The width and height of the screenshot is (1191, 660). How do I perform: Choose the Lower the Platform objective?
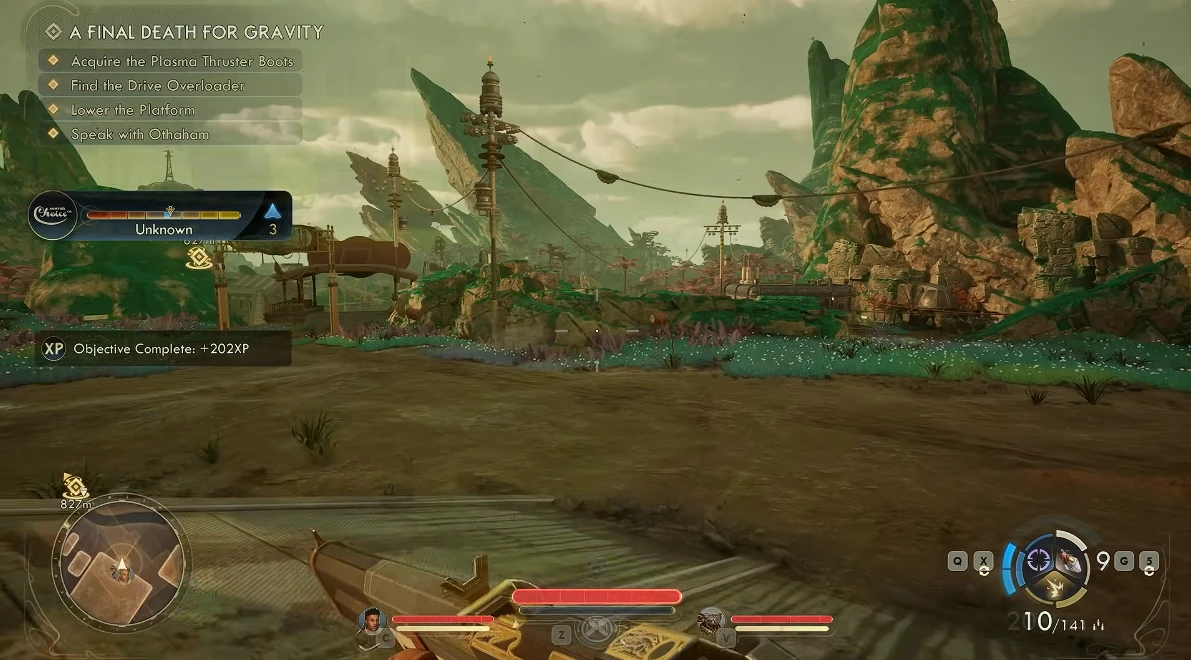pos(132,110)
